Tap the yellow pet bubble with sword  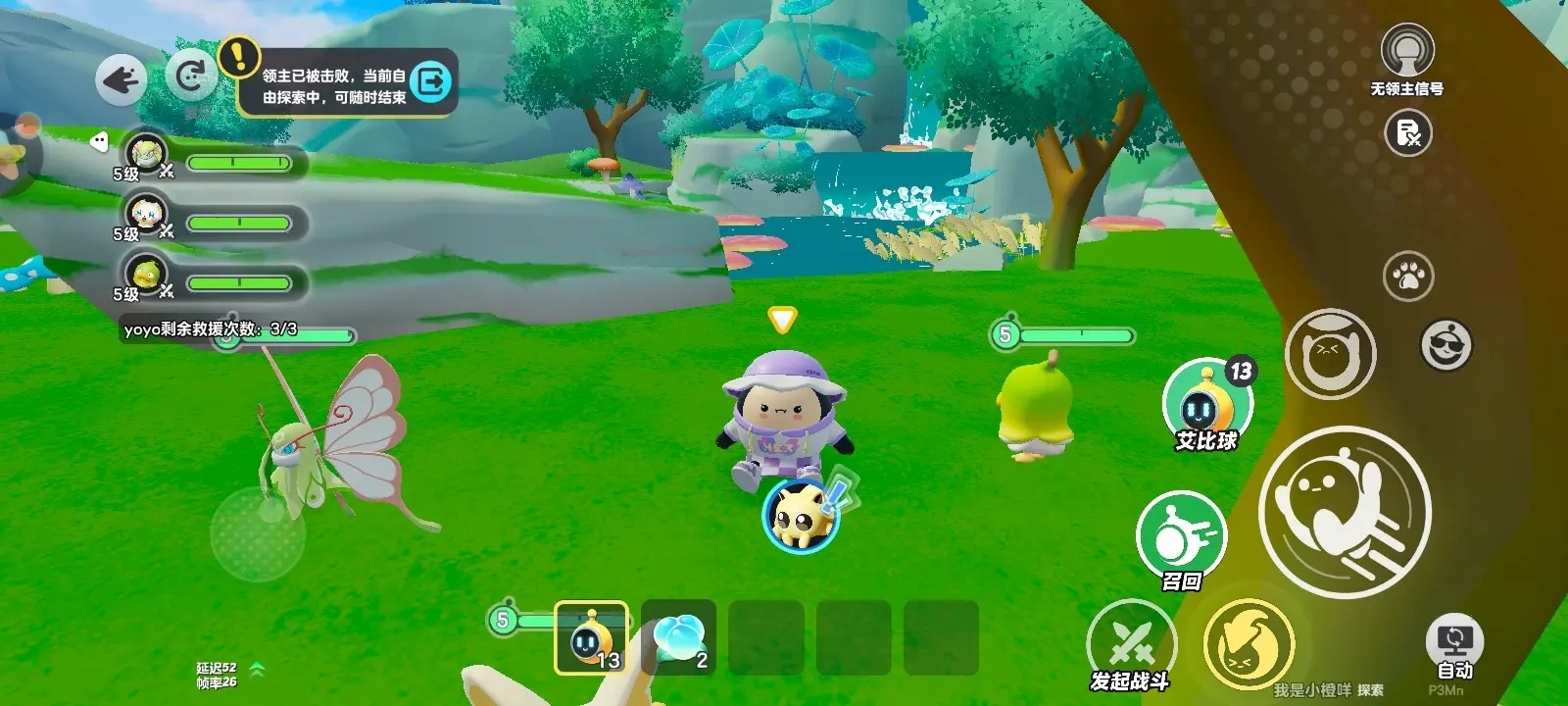click(802, 515)
